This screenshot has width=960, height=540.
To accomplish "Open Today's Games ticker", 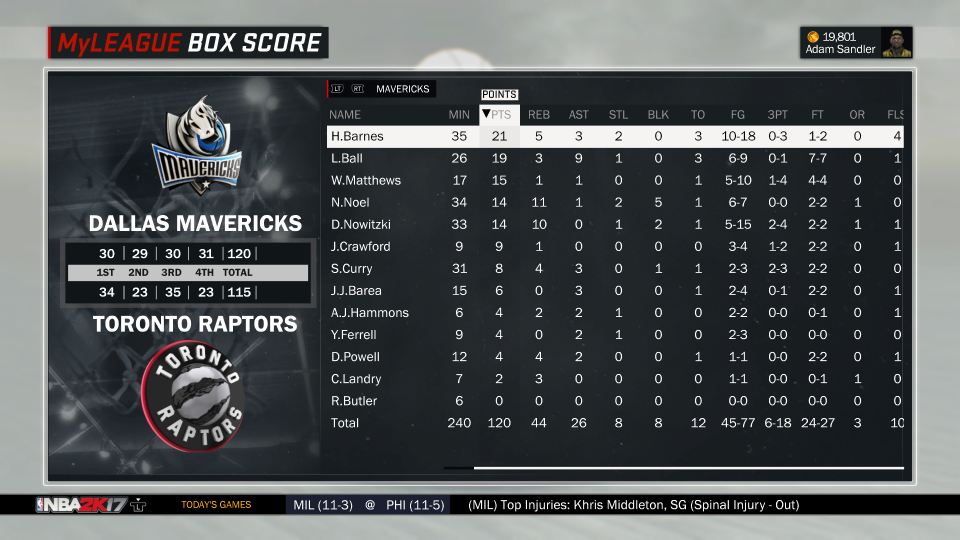I will (216, 505).
